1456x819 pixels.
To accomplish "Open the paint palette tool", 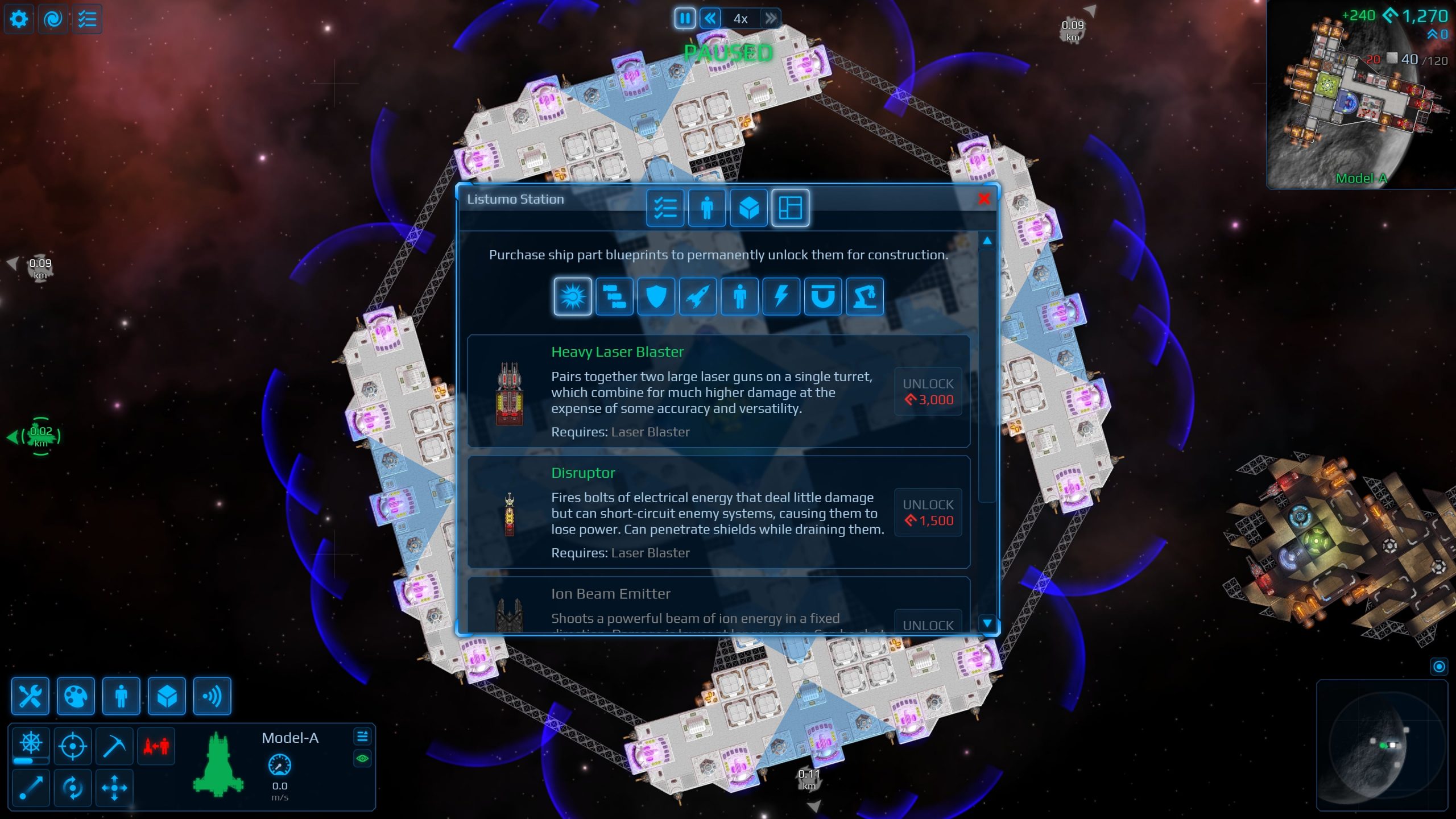I will (76, 696).
